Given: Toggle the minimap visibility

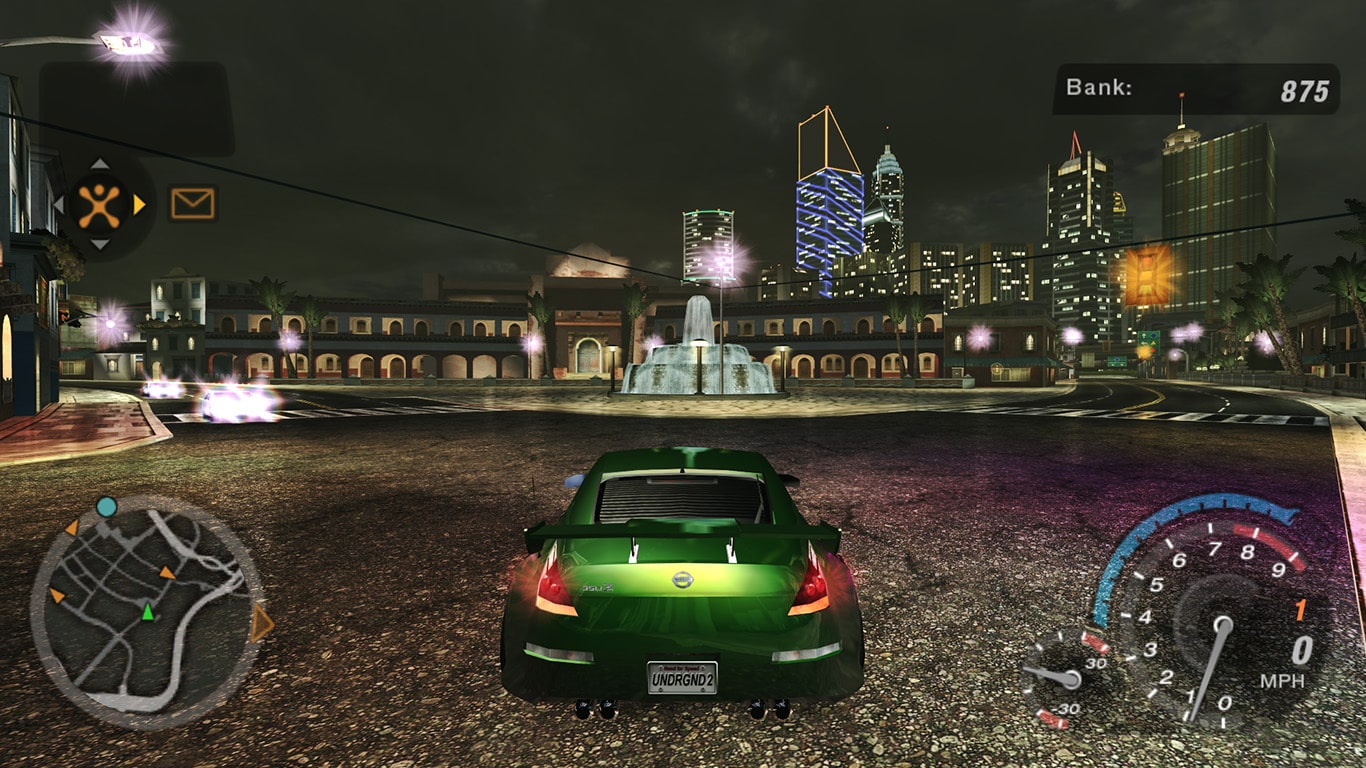Looking at the screenshot, I should point(148,605).
